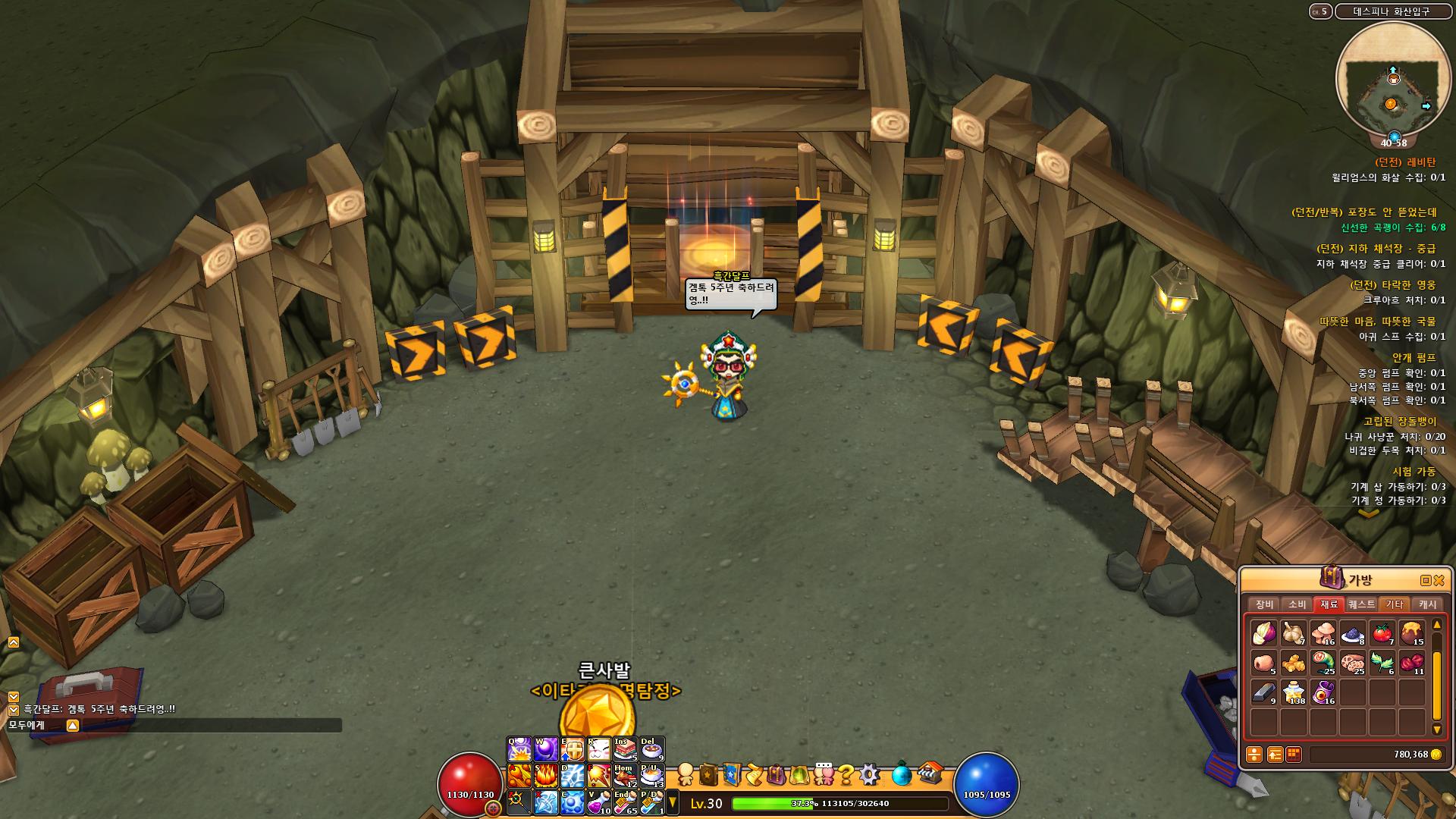
Task: Open the character figure icon in the menu bar
Action: (686, 774)
